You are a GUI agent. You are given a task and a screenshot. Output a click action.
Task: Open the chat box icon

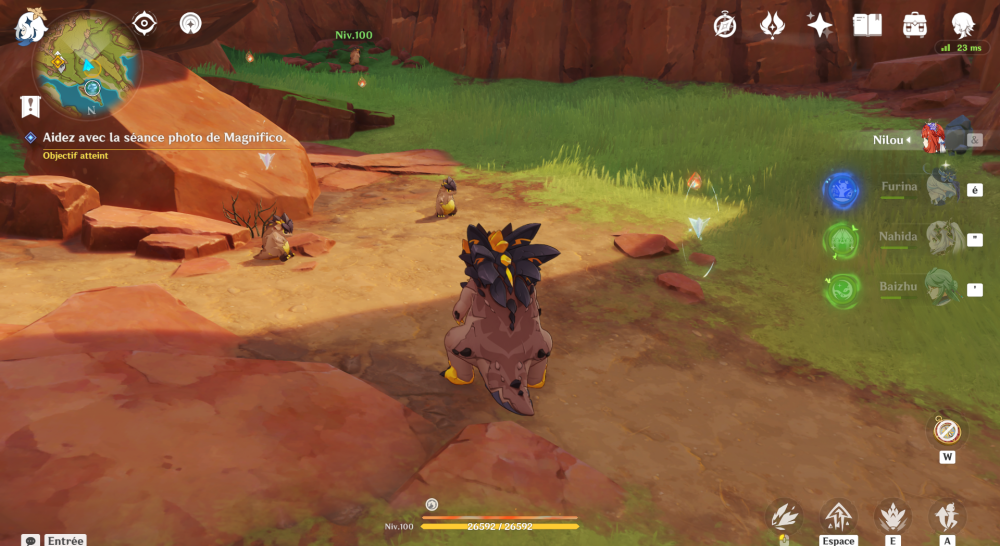[31, 540]
